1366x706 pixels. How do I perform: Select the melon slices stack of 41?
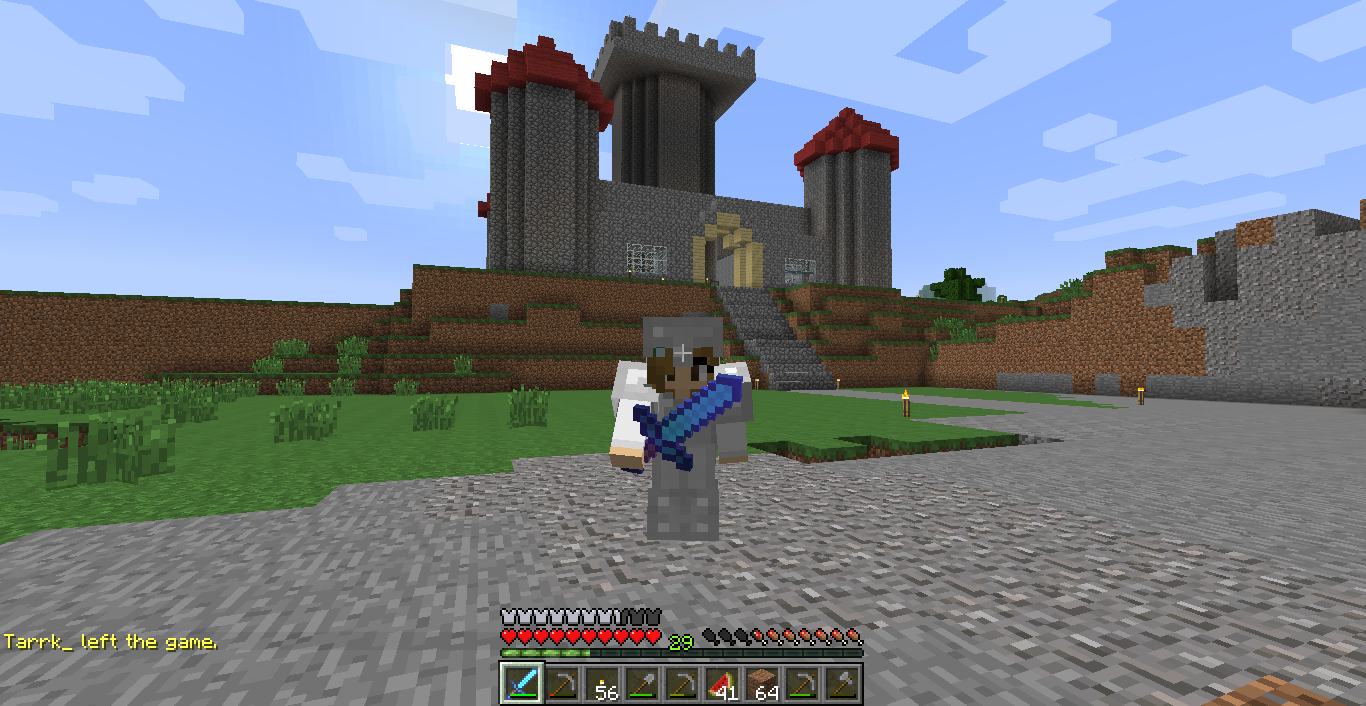click(722, 682)
